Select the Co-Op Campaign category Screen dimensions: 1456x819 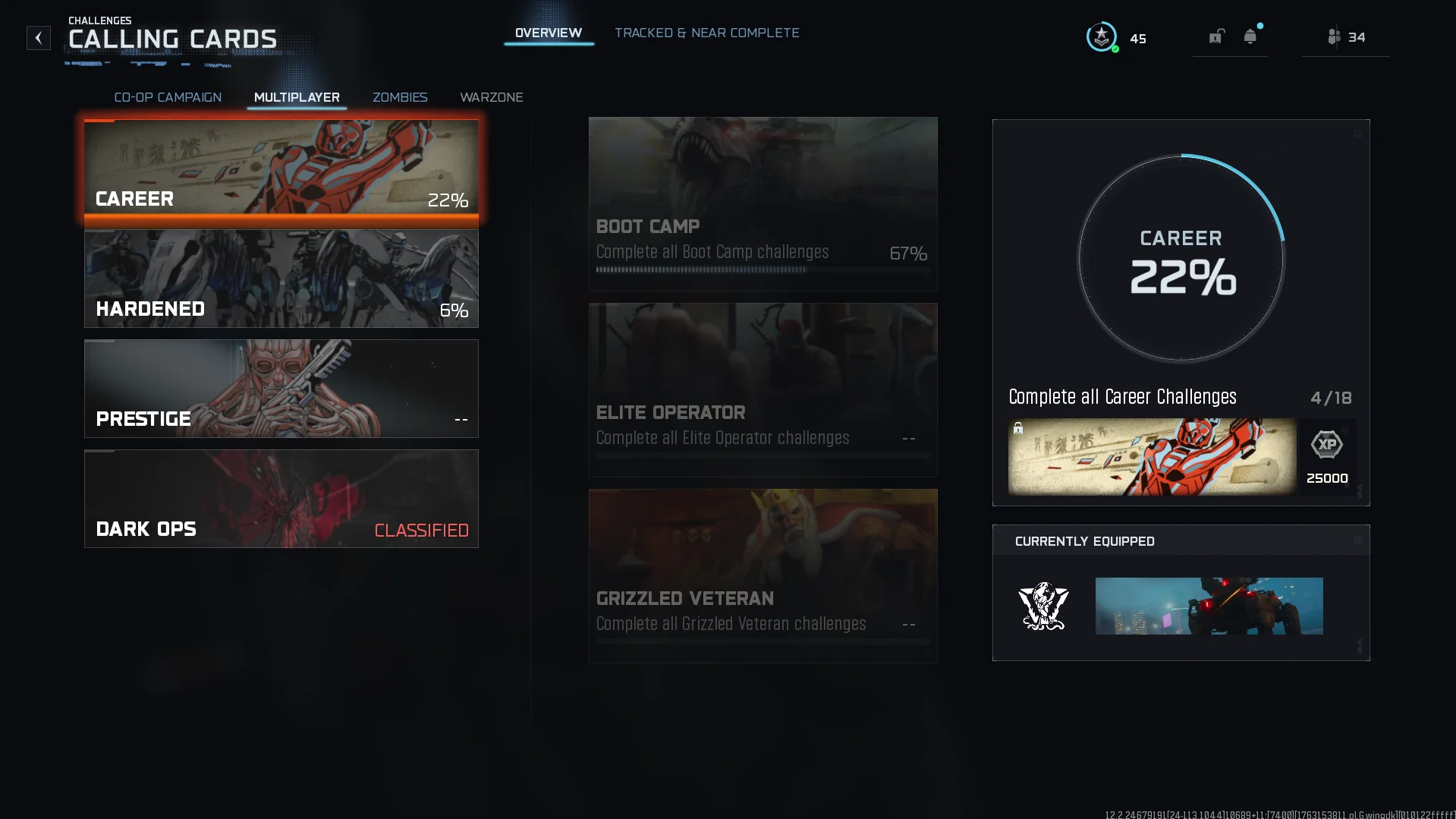168,97
